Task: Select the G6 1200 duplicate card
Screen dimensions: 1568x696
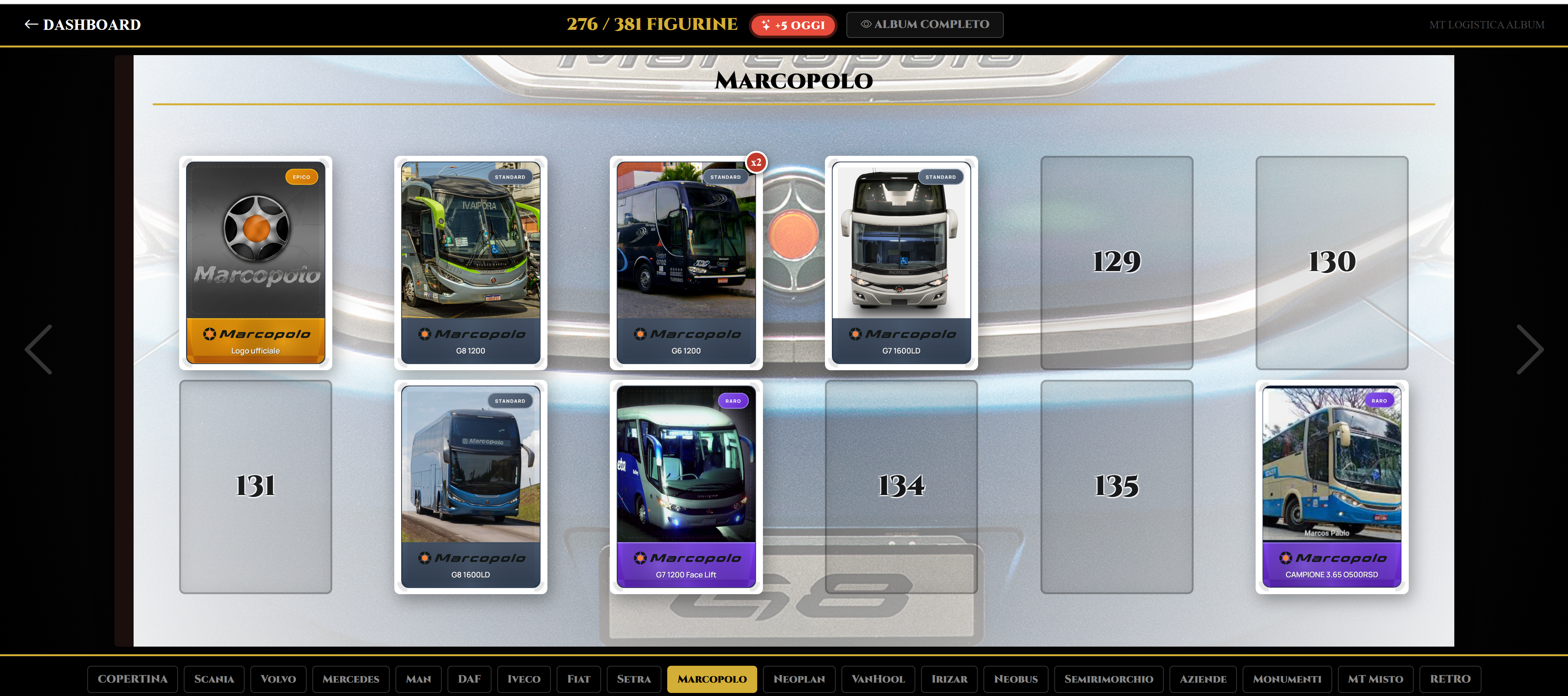Action: [686, 263]
